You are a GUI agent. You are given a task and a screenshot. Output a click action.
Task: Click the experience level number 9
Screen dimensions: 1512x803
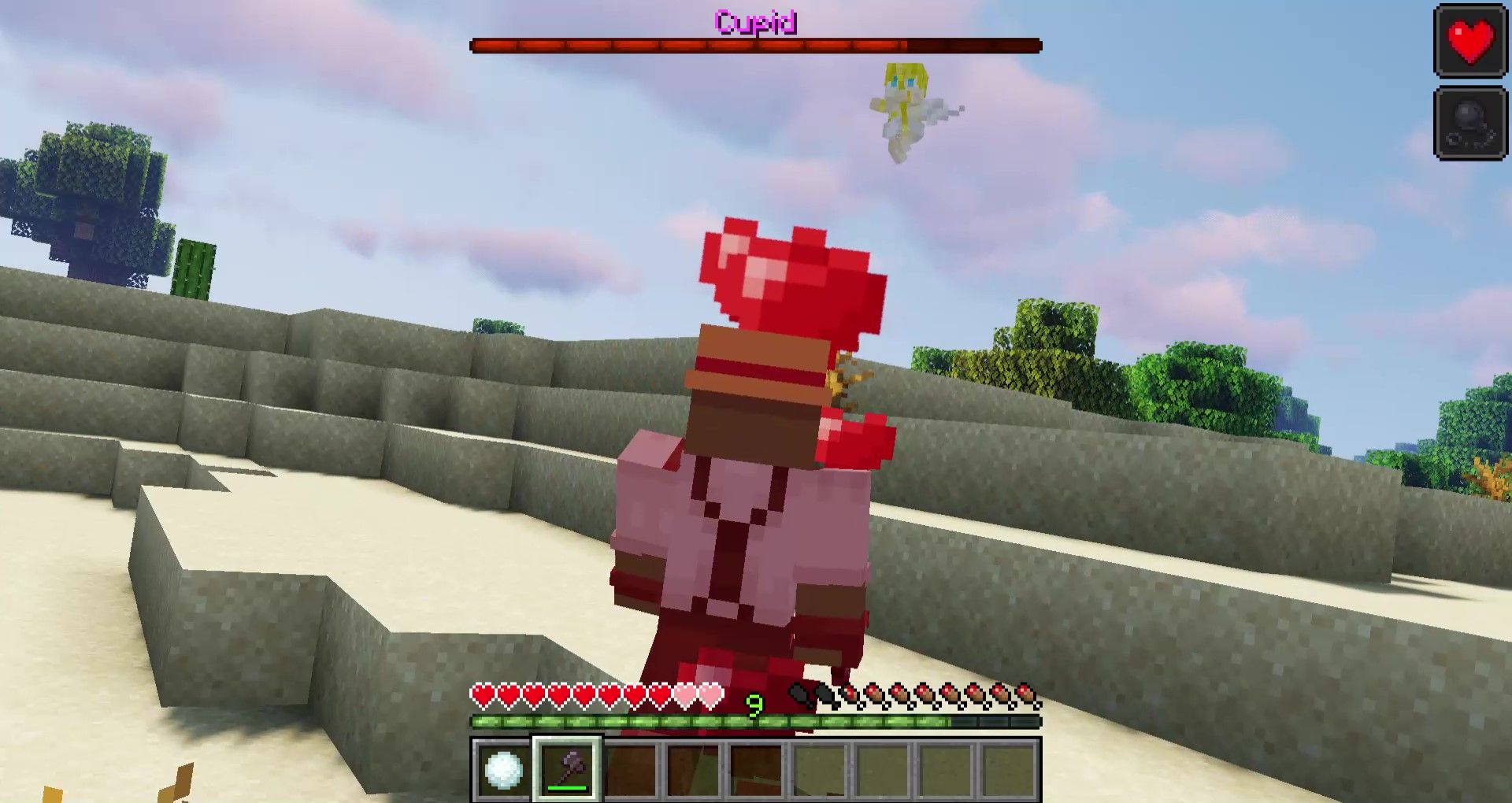pos(756,706)
